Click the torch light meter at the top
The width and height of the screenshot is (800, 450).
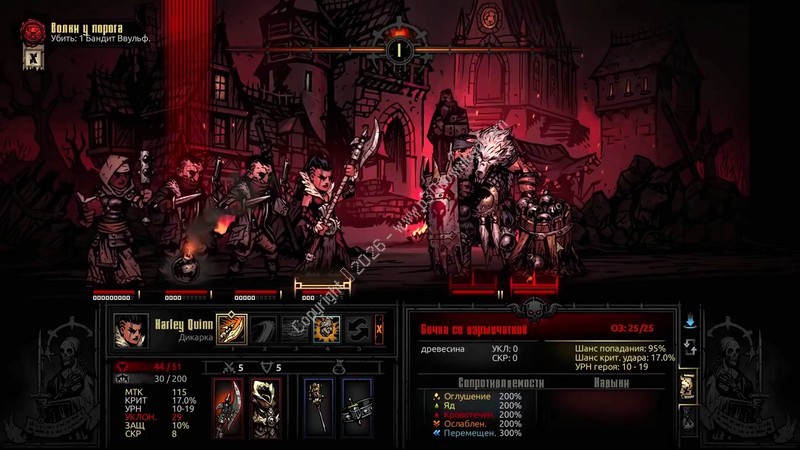[x=399, y=46]
